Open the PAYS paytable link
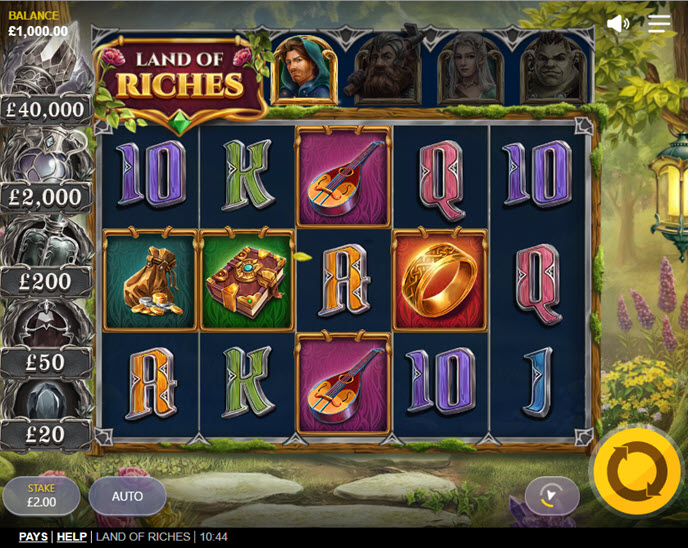The width and height of the screenshot is (688, 548). point(33,537)
